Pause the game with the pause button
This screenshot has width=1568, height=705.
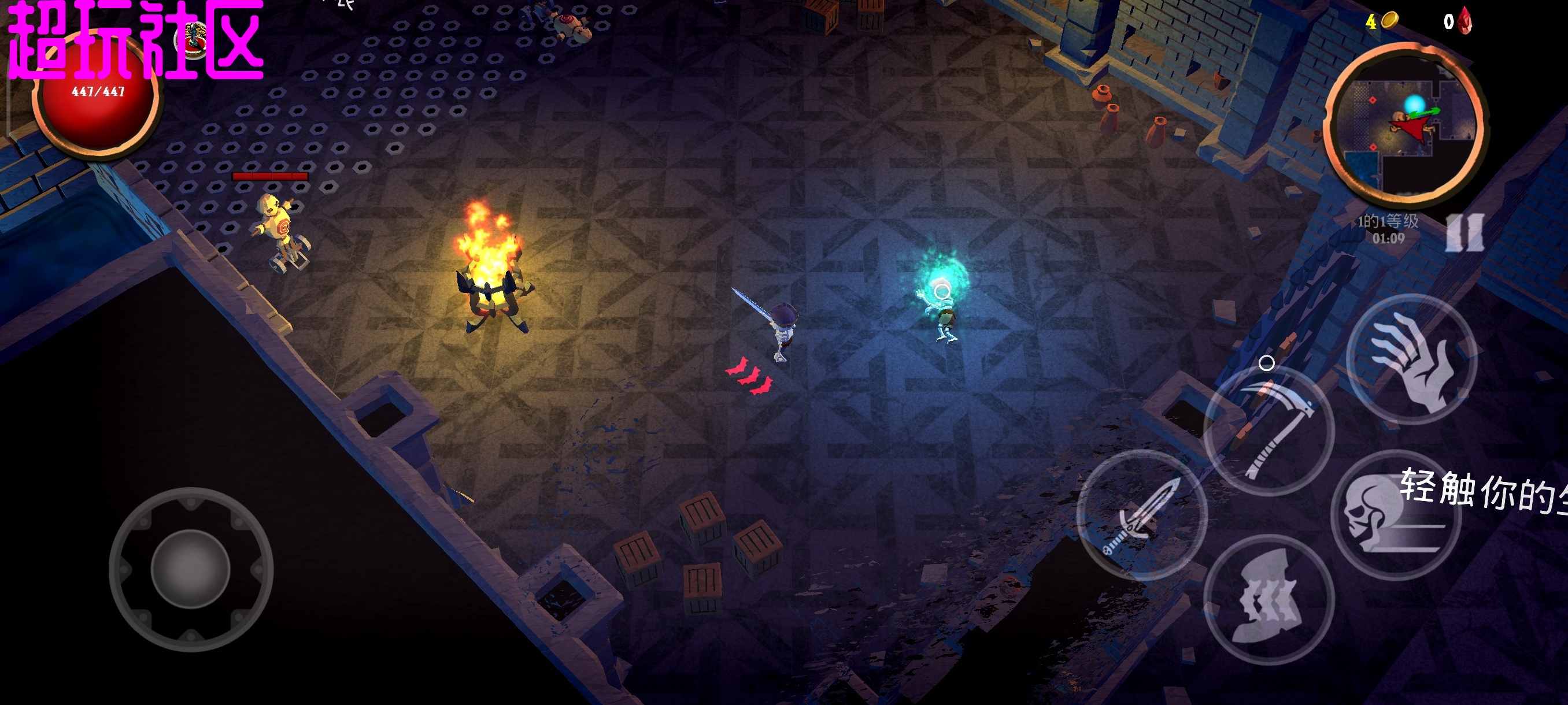pos(1466,233)
